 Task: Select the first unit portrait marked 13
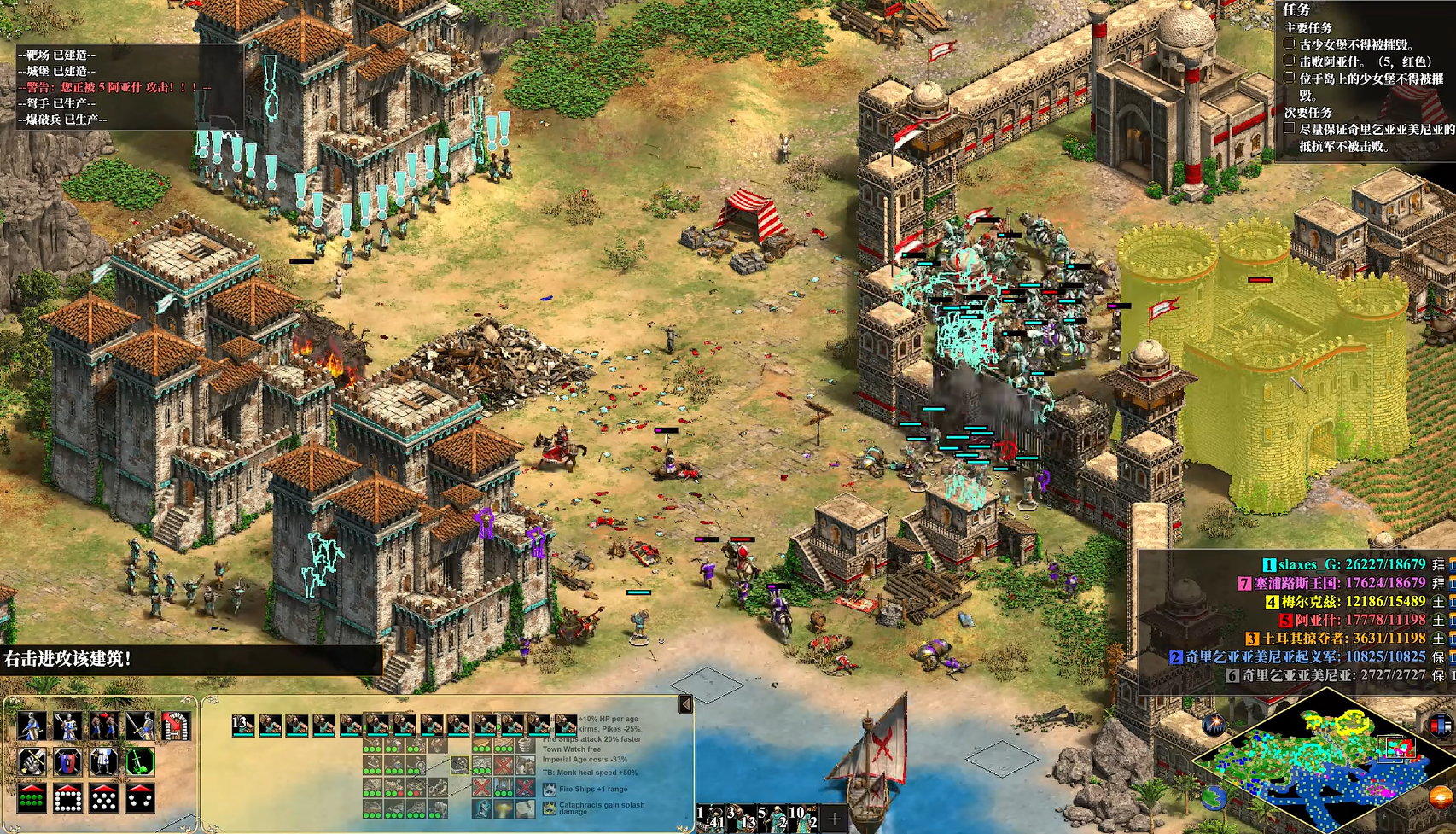point(243,726)
